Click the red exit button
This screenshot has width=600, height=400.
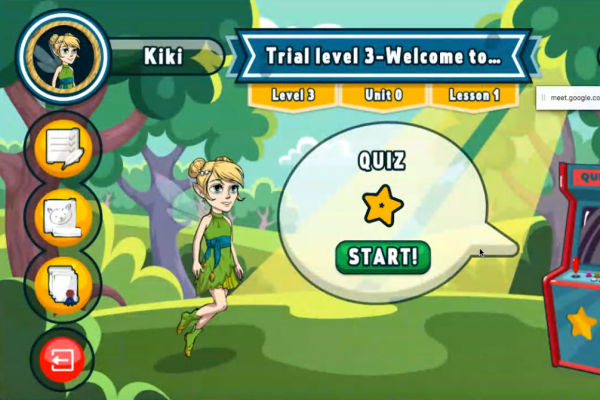point(62,357)
